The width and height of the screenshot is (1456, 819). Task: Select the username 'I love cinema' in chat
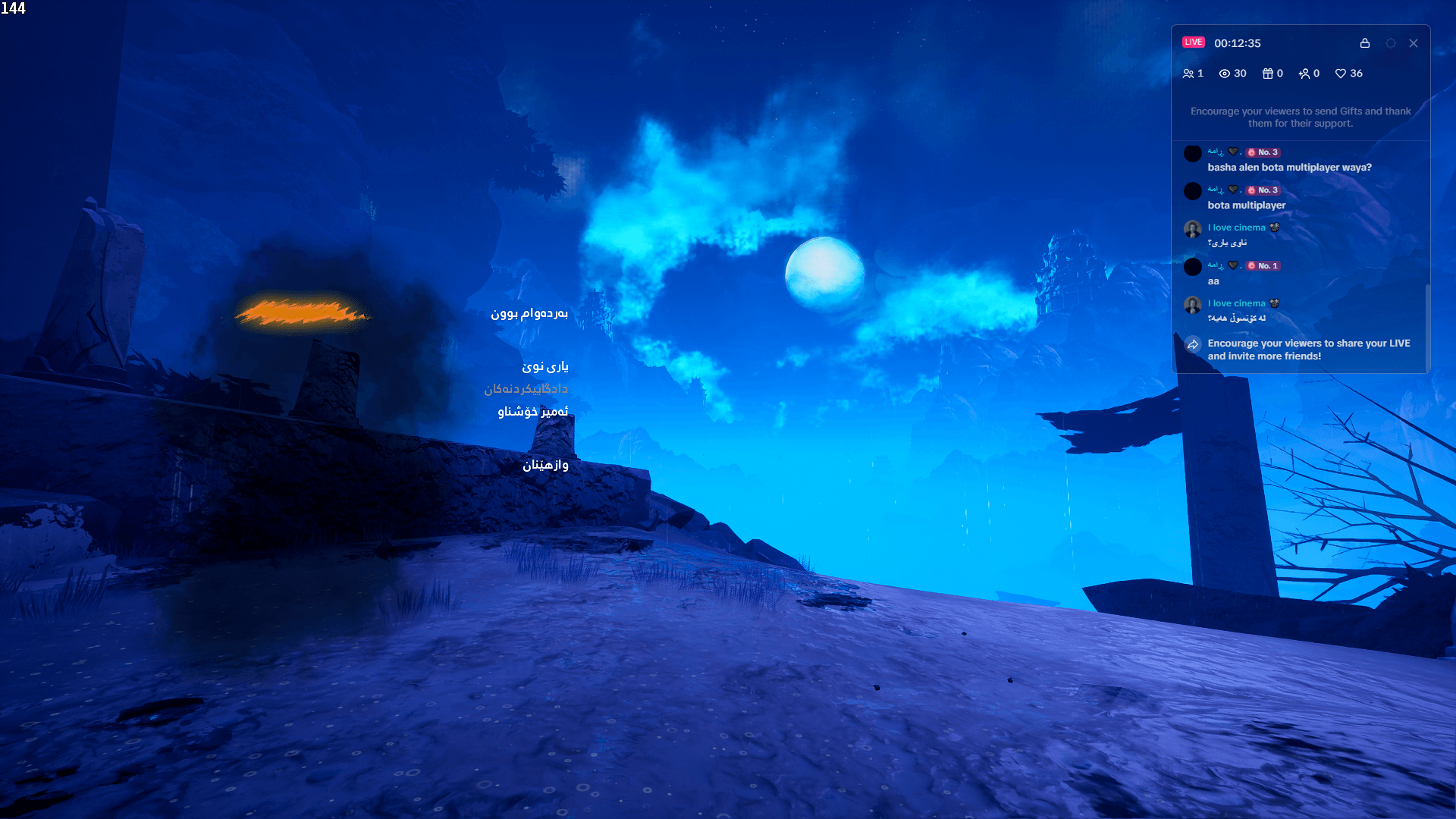1235,227
